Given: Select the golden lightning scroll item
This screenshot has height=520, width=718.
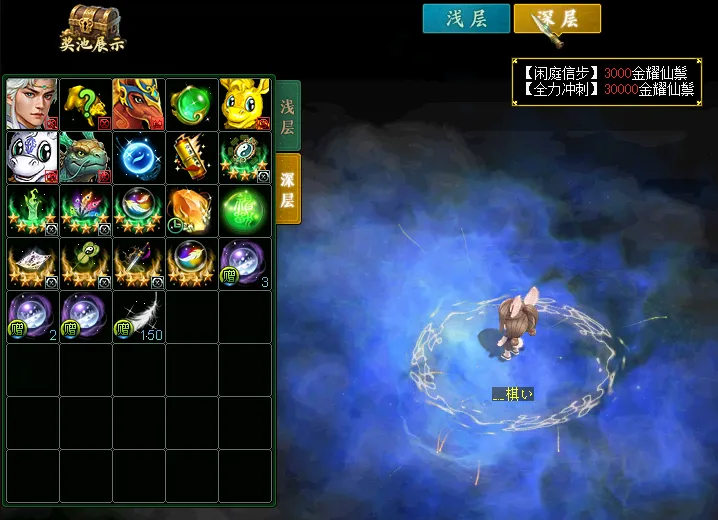Looking at the screenshot, I should (x=192, y=157).
